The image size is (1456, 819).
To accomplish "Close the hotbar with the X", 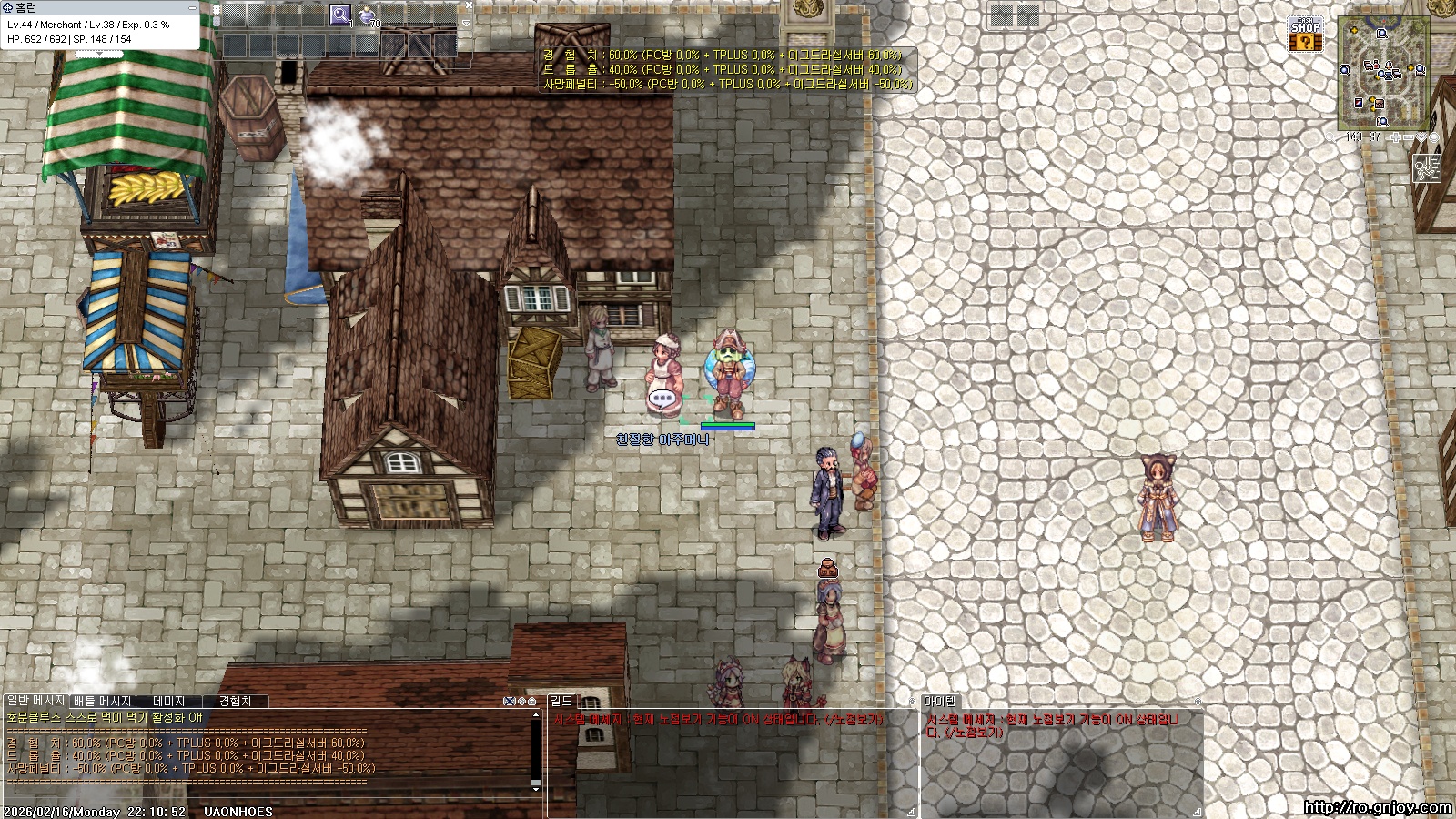I will tap(469, 5).
